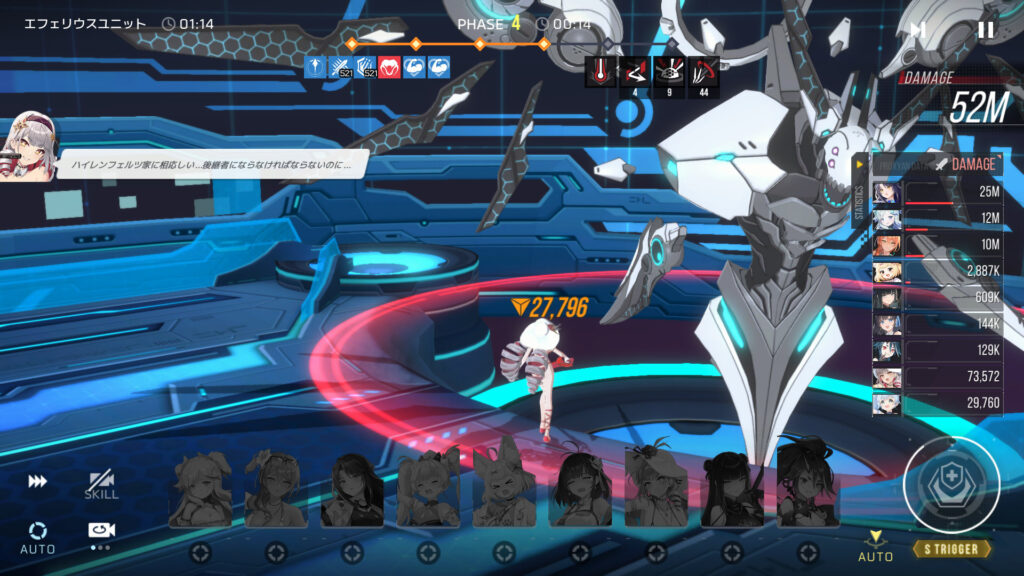Screen dimensions: 1024x576
Task: Toggle the triple-arrow battle speed
Action: 37,482
